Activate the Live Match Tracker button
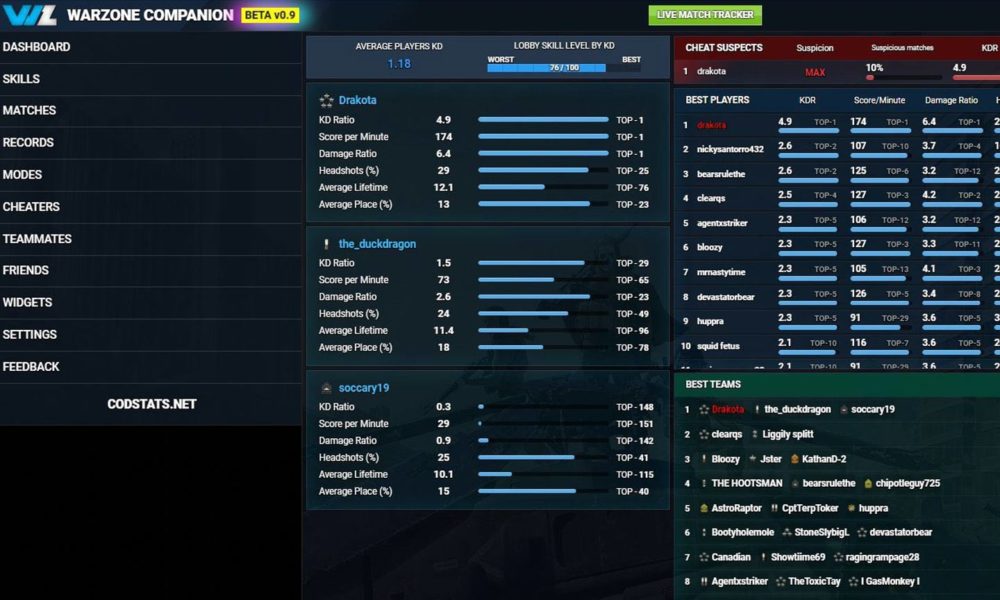The height and width of the screenshot is (600, 1000). [x=705, y=15]
